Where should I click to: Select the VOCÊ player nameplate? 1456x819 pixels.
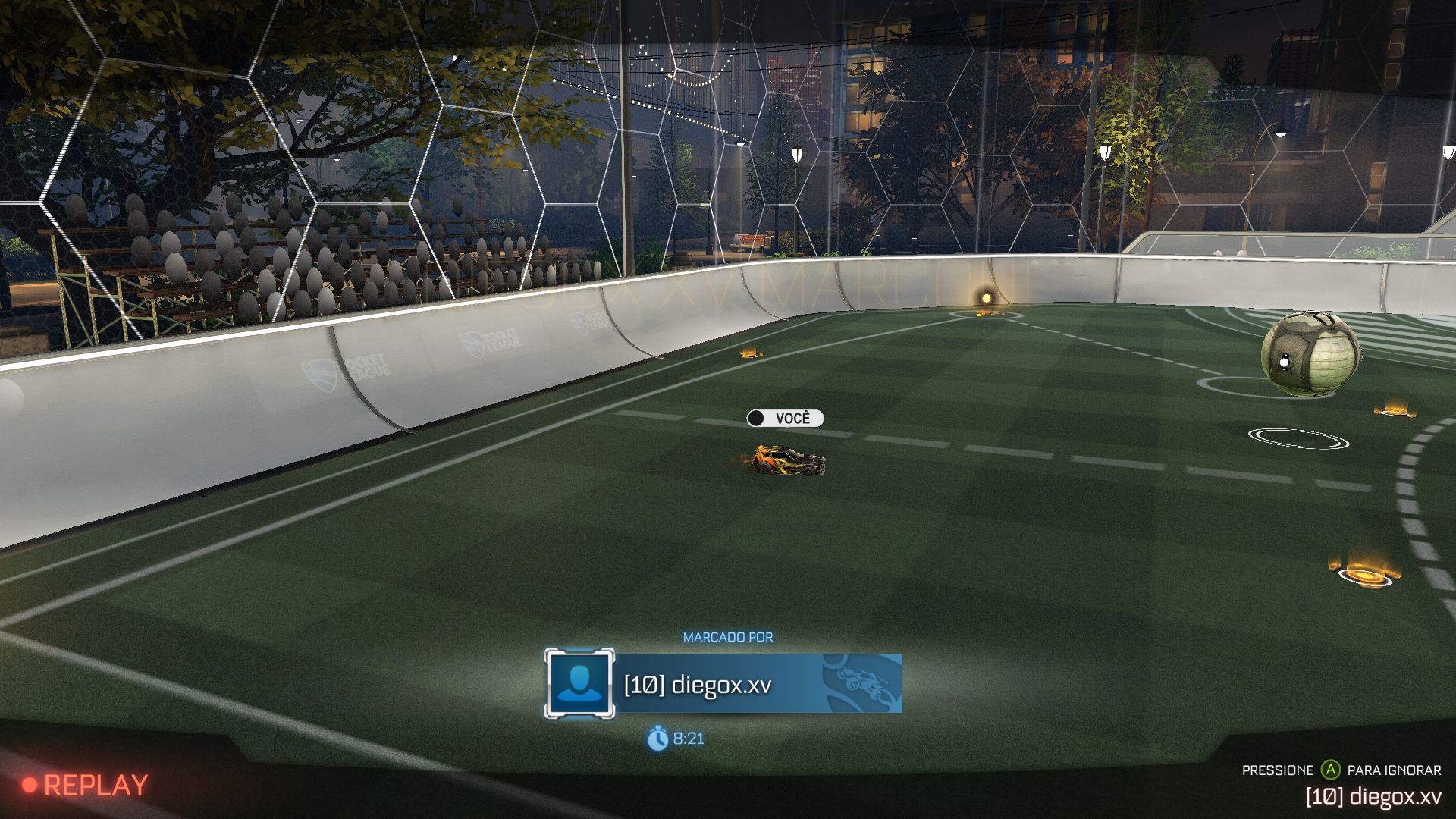point(785,419)
